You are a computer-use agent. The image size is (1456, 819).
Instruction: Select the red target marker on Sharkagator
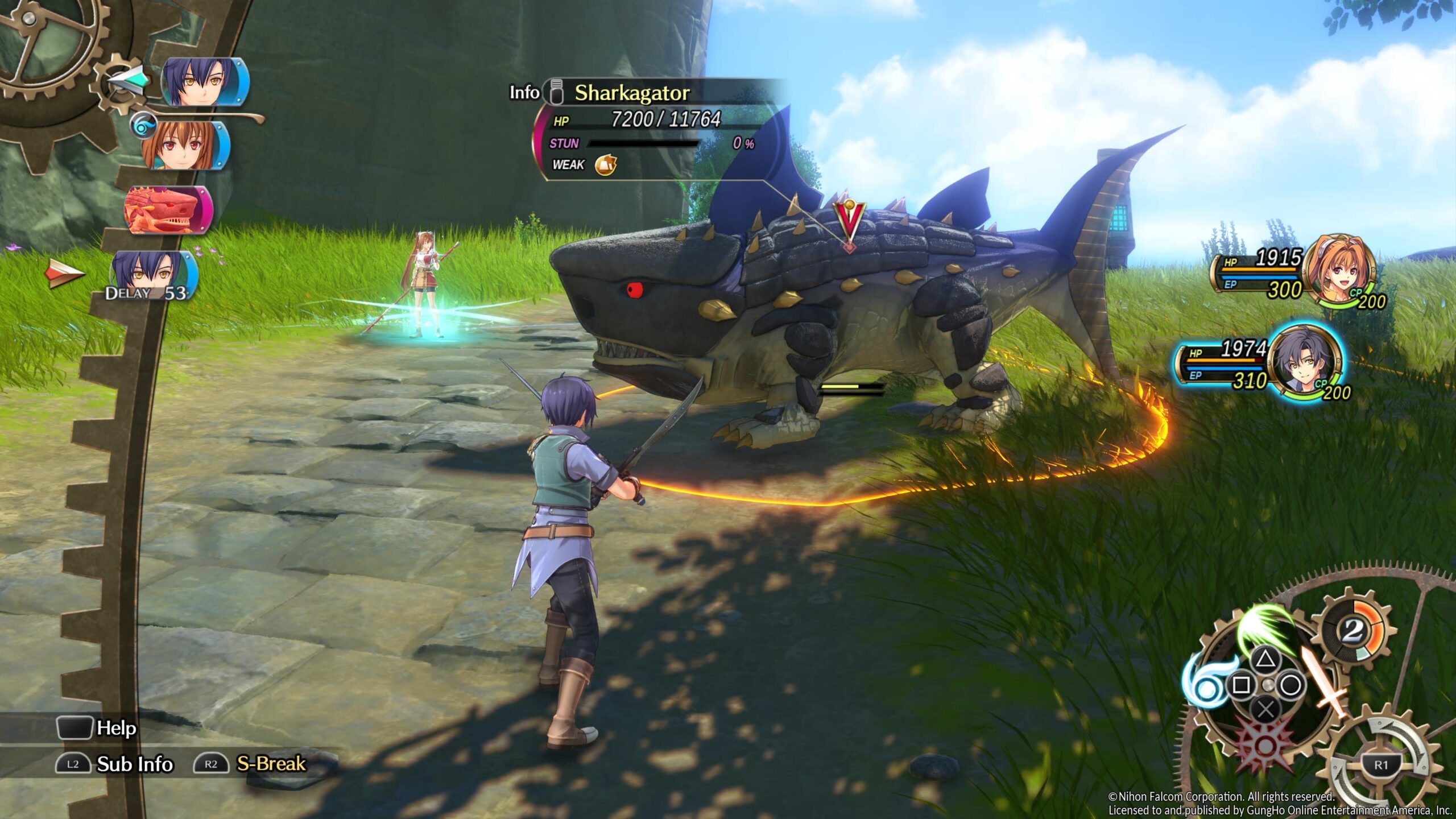pyautogui.click(x=849, y=222)
